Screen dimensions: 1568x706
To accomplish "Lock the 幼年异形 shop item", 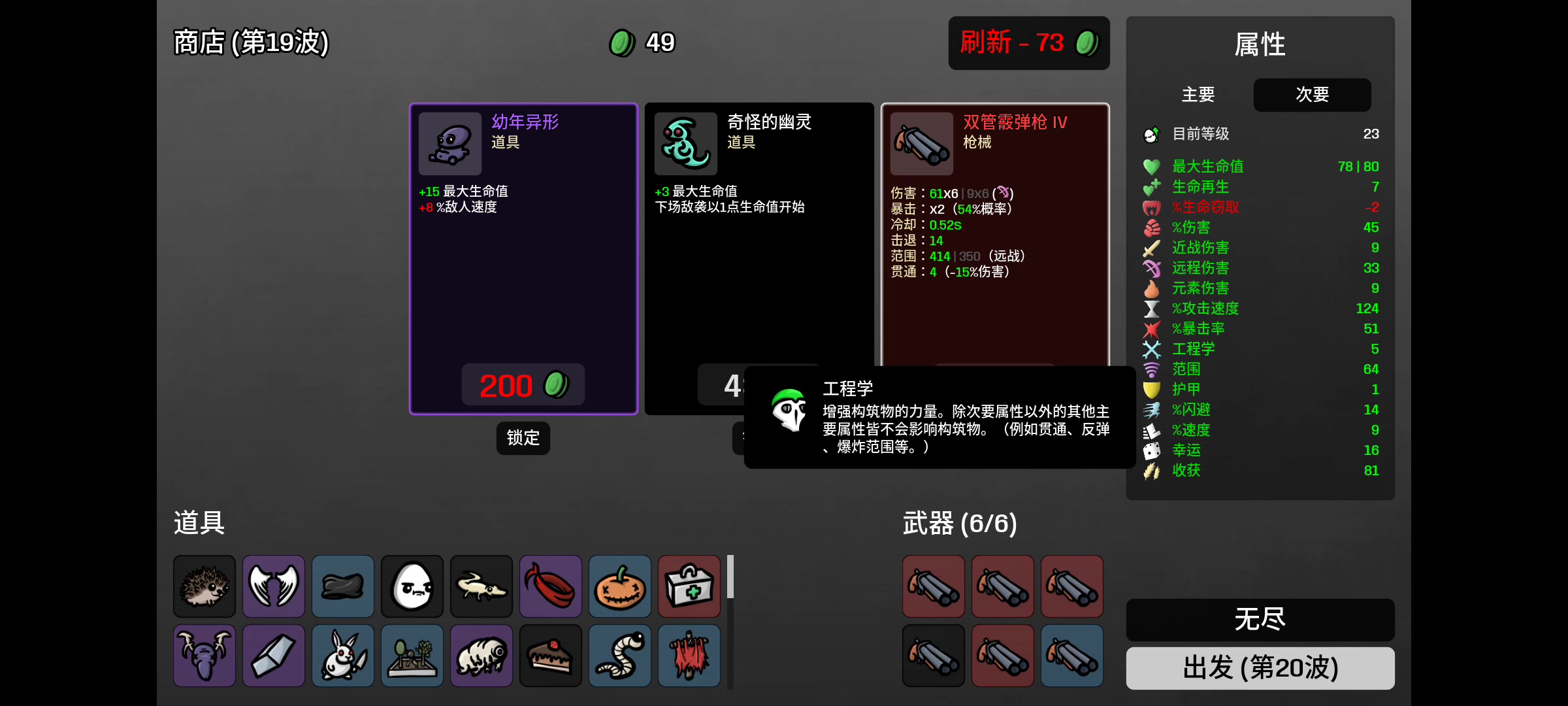I will (x=522, y=438).
